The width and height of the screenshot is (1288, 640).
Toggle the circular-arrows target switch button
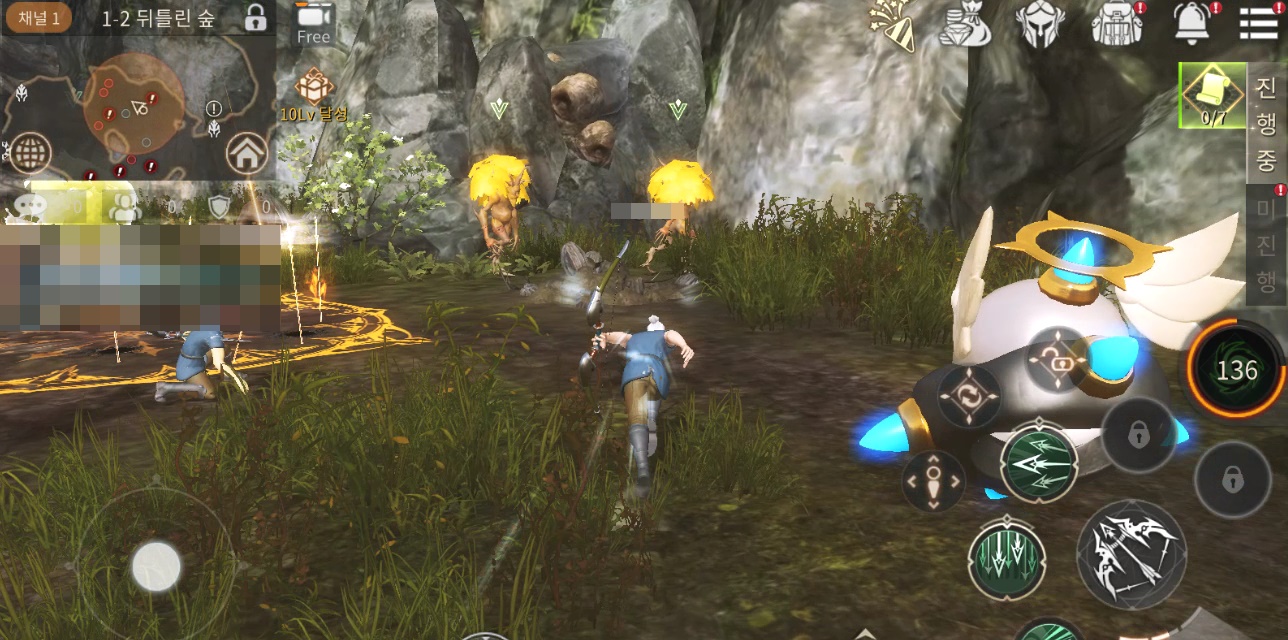[969, 396]
